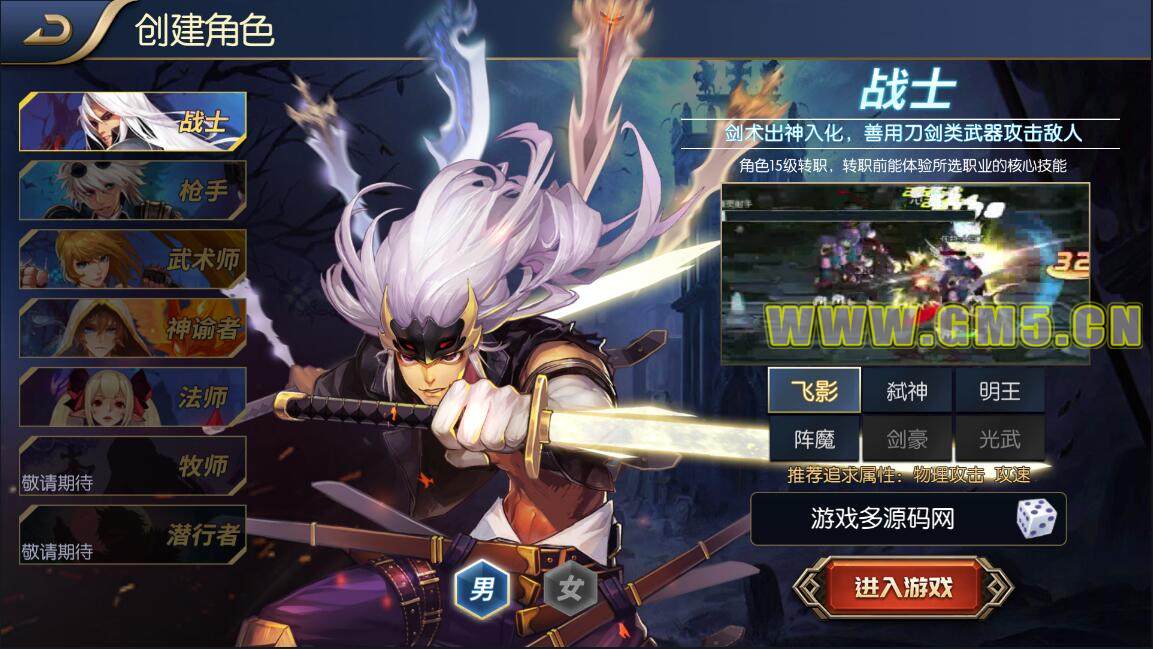Select the 飞影 subclass
1153x649 pixels.
coord(814,390)
